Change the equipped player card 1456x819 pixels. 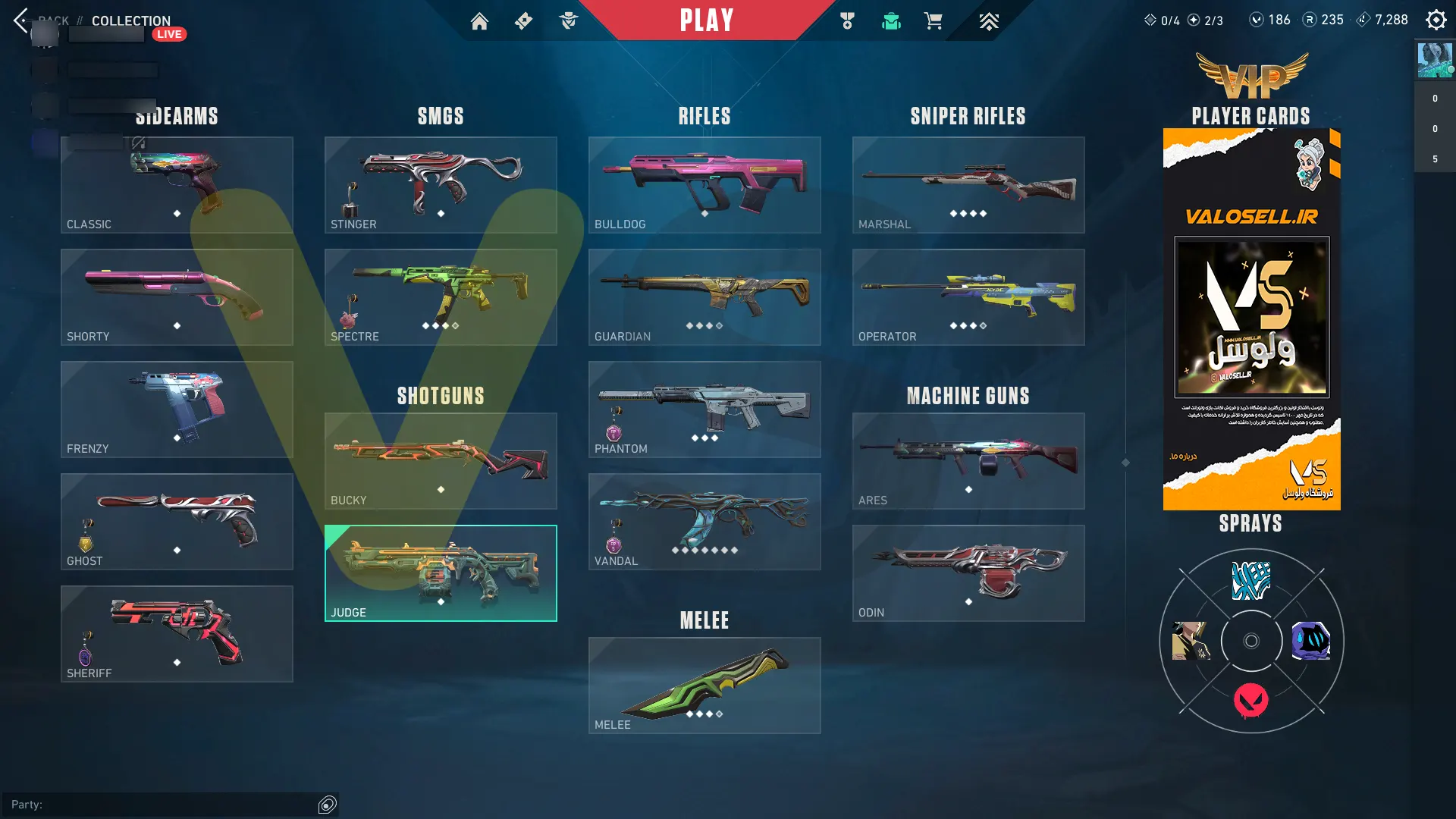pyautogui.click(x=1251, y=318)
